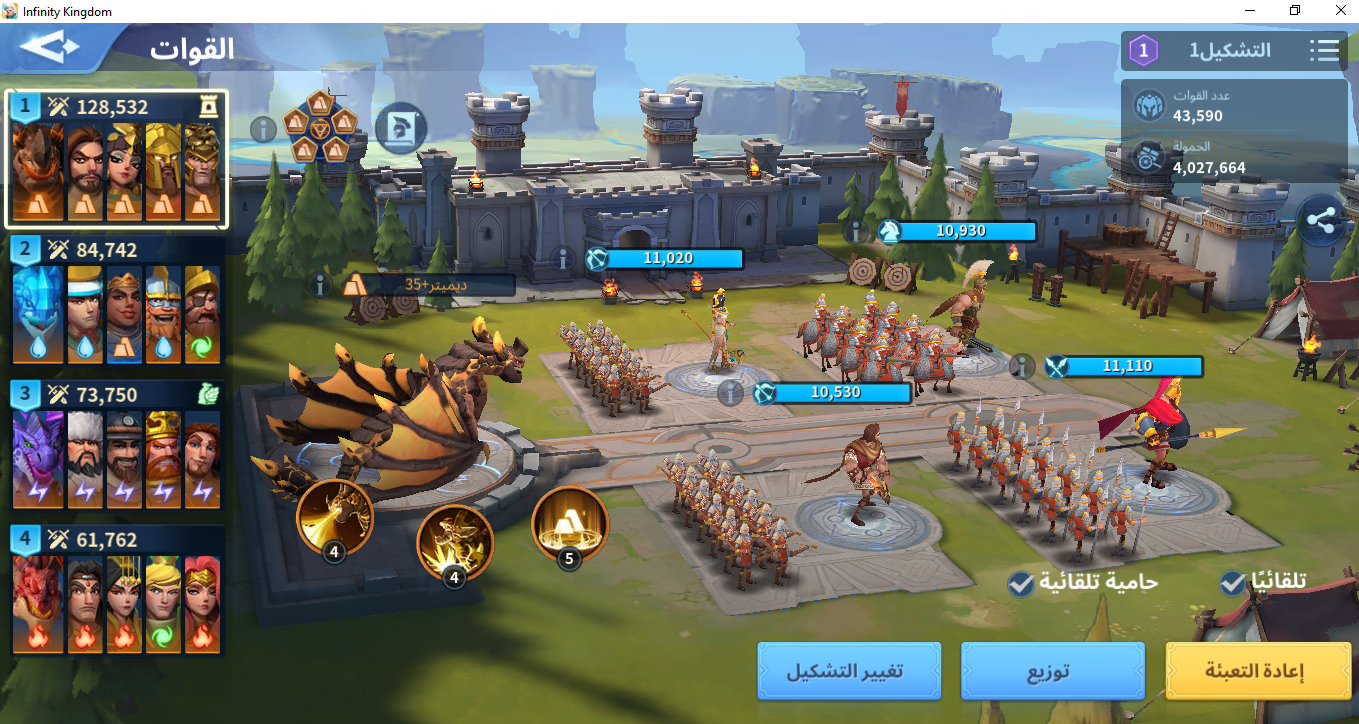Go back with the arrow button
The image size is (1359, 724).
click(x=49, y=47)
